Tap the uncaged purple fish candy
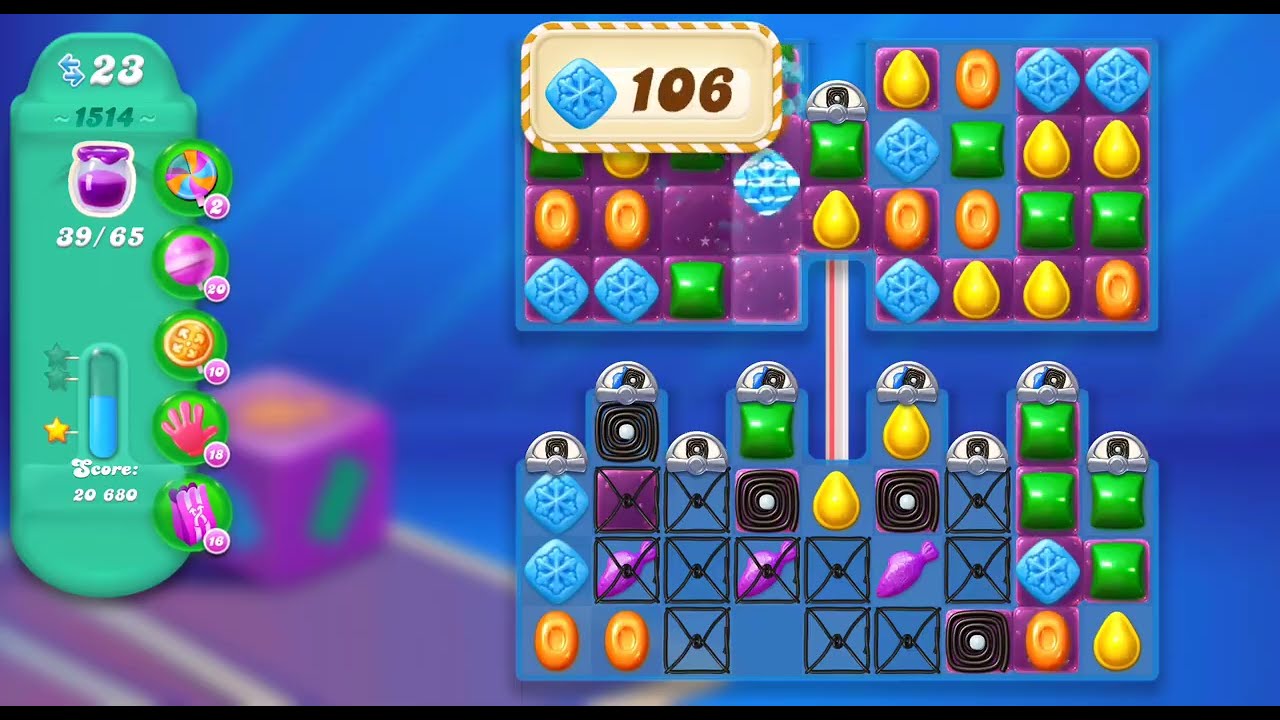The width and height of the screenshot is (1280, 720). [907, 569]
